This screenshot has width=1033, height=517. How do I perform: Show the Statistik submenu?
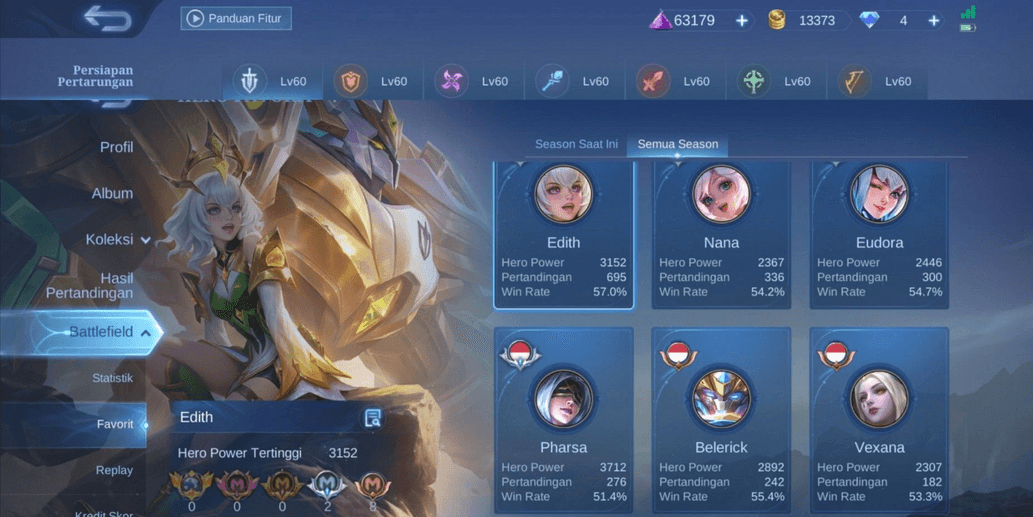(x=112, y=378)
